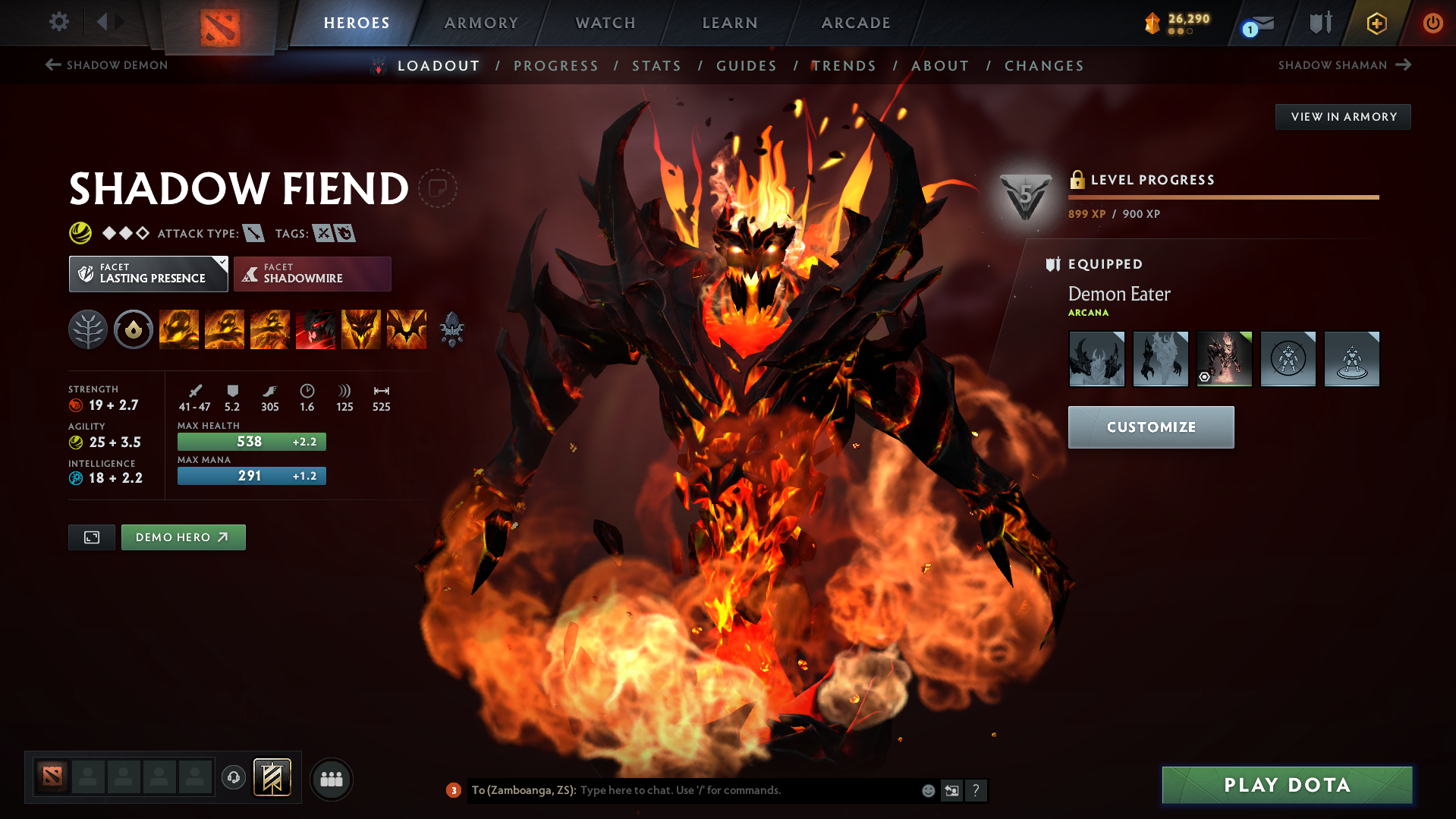Viewport: 1456px width, 819px height.
Task: Click the Talent Tree icon
Action: (x=87, y=329)
